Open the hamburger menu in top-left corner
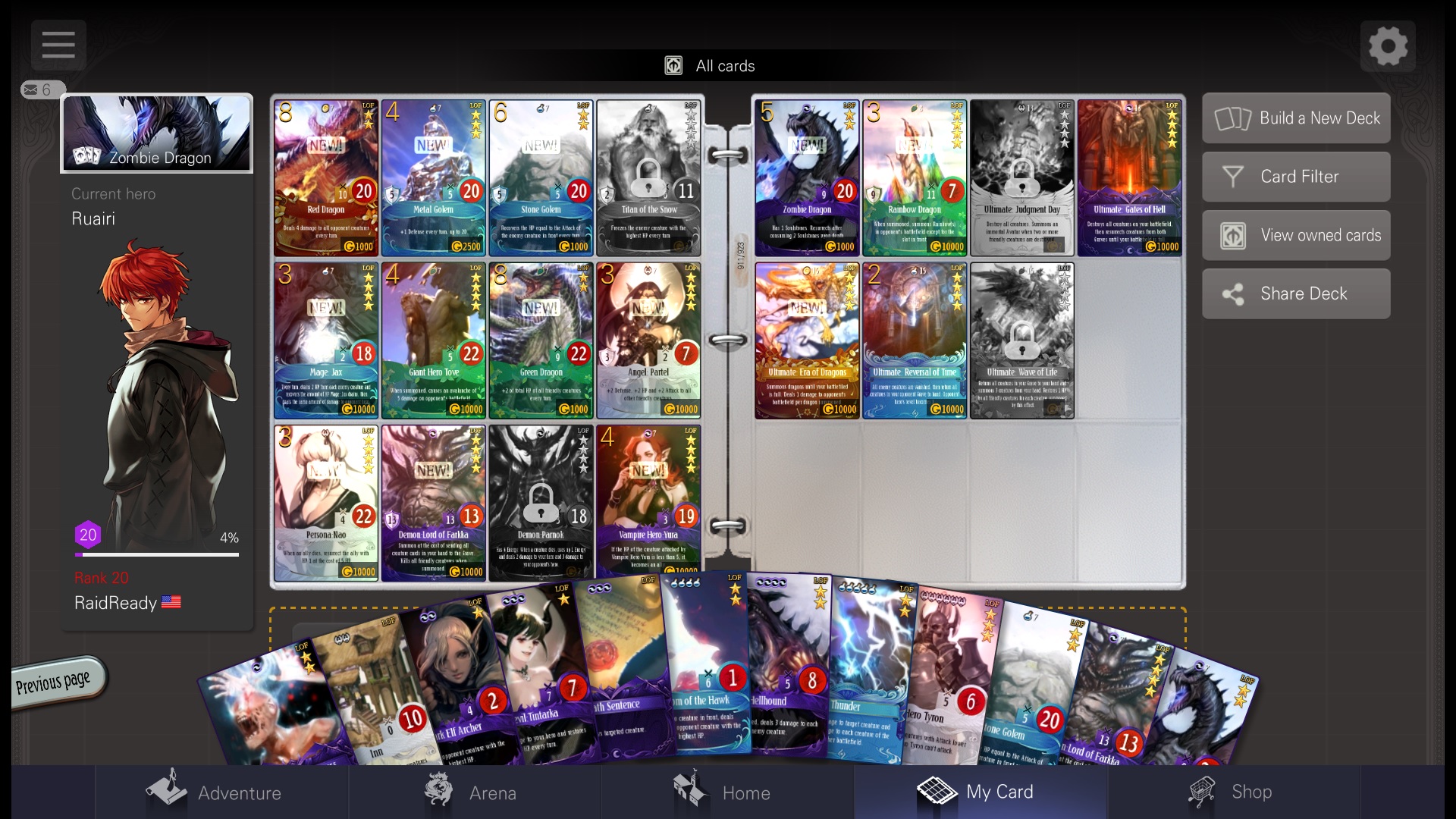Image resolution: width=1456 pixels, height=819 pixels. (x=58, y=45)
